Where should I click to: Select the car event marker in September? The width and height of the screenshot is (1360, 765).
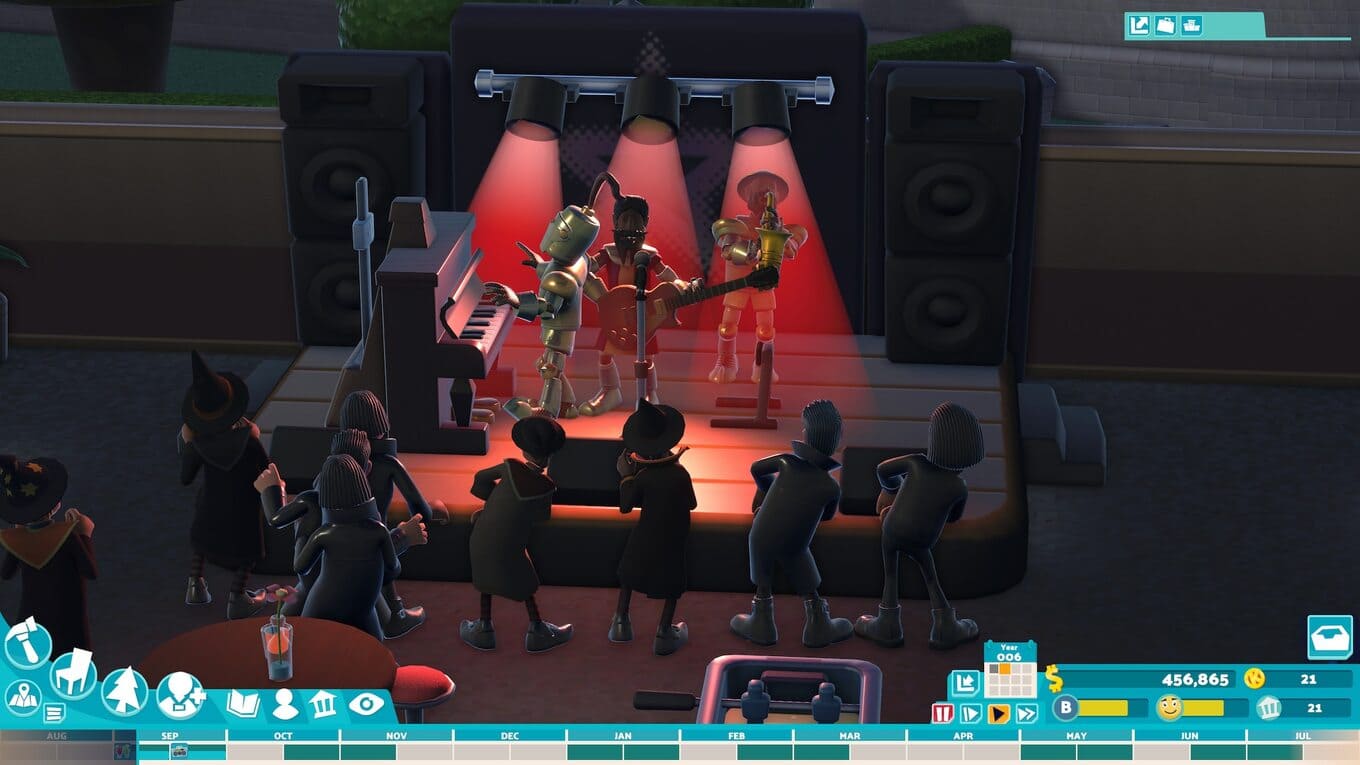[180, 751]
